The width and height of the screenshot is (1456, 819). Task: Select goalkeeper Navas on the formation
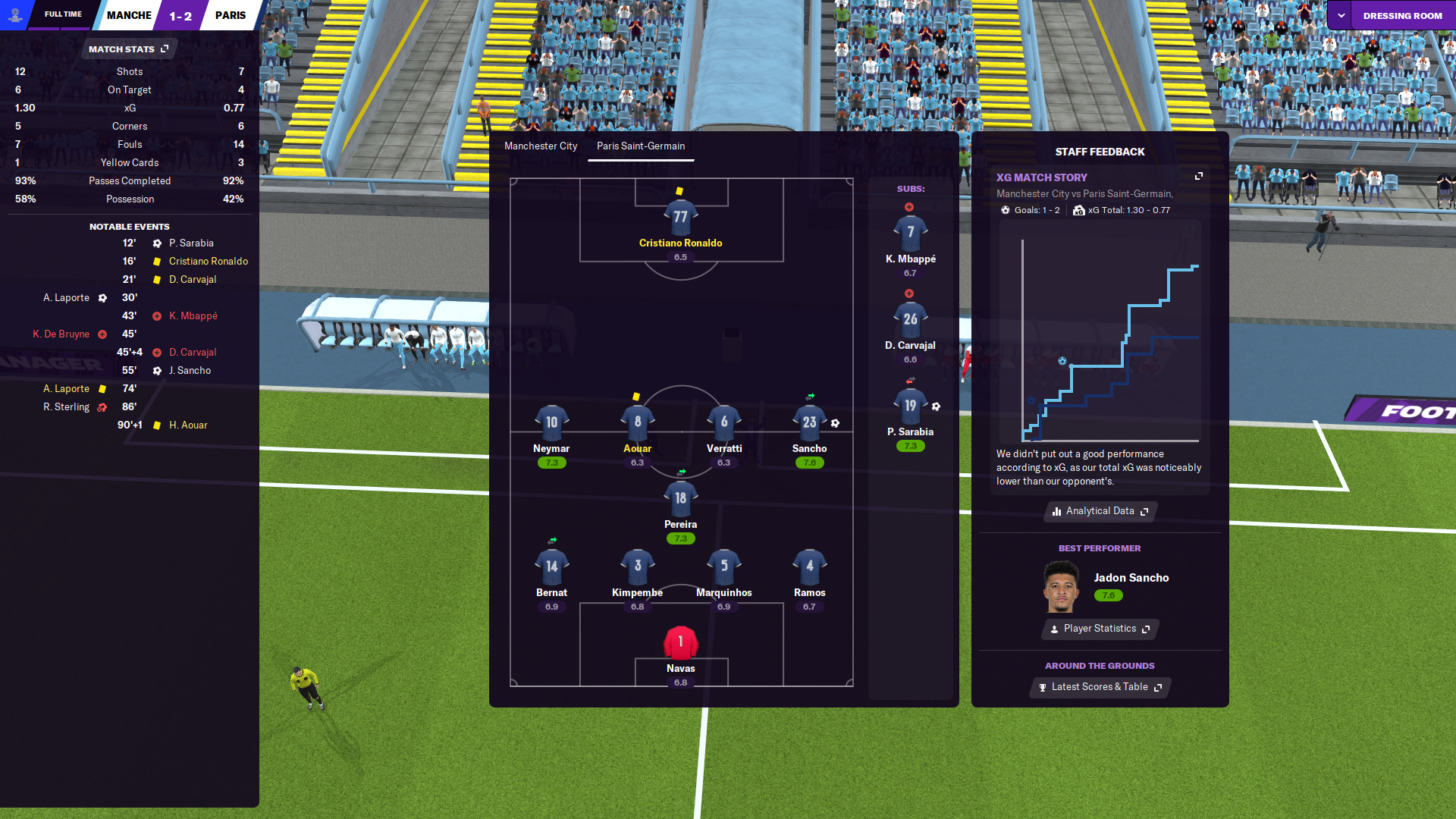pos(680,643)
